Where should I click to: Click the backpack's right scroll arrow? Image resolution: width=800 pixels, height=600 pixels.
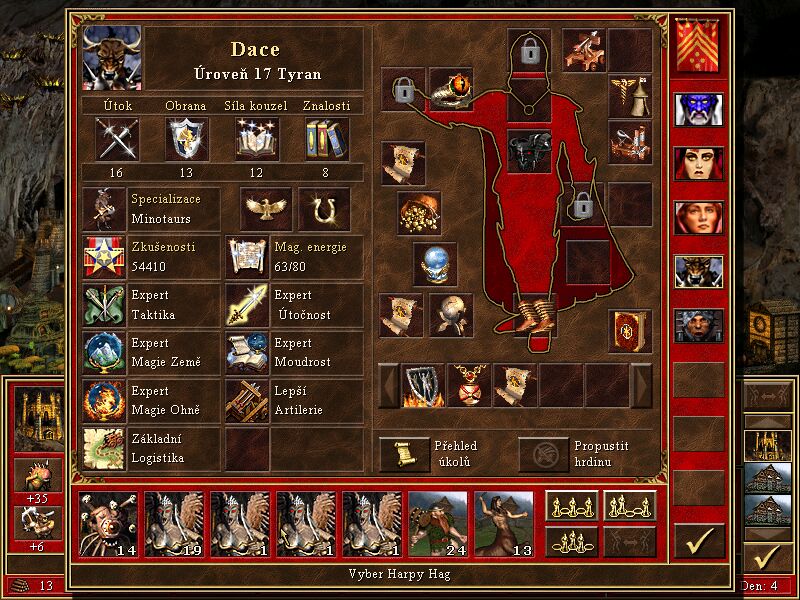tap(641, 385)
